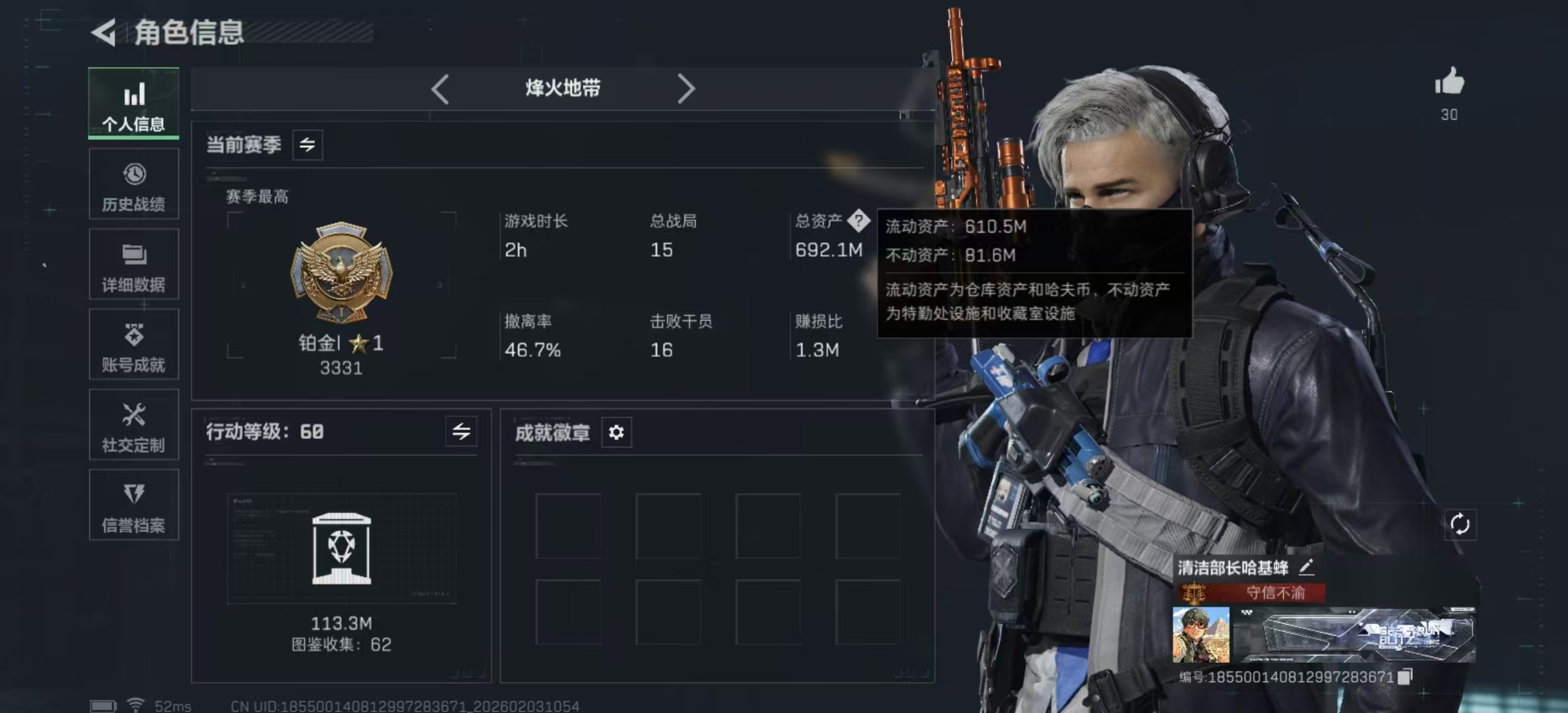The height and width of the screenshot is (713, 1568).
Task: Open the 详细数据 sidebar icon
Action: 133,264
